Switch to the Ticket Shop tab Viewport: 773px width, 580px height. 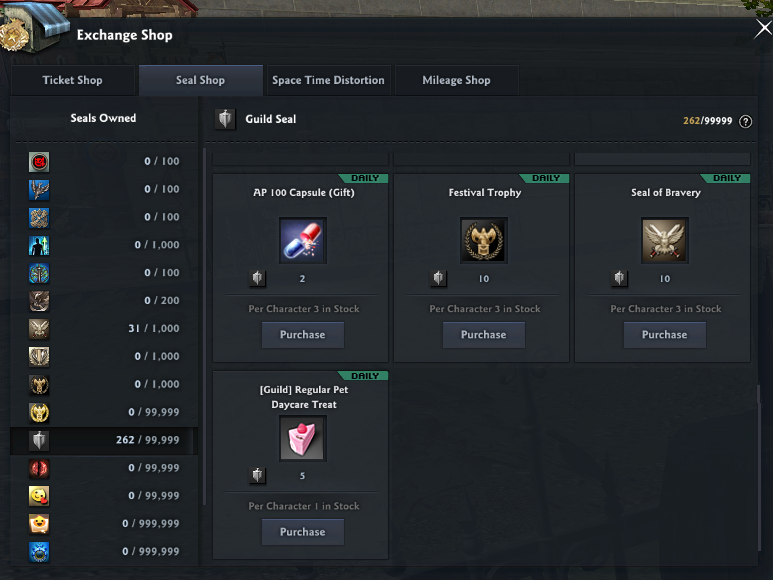[72, 80]
